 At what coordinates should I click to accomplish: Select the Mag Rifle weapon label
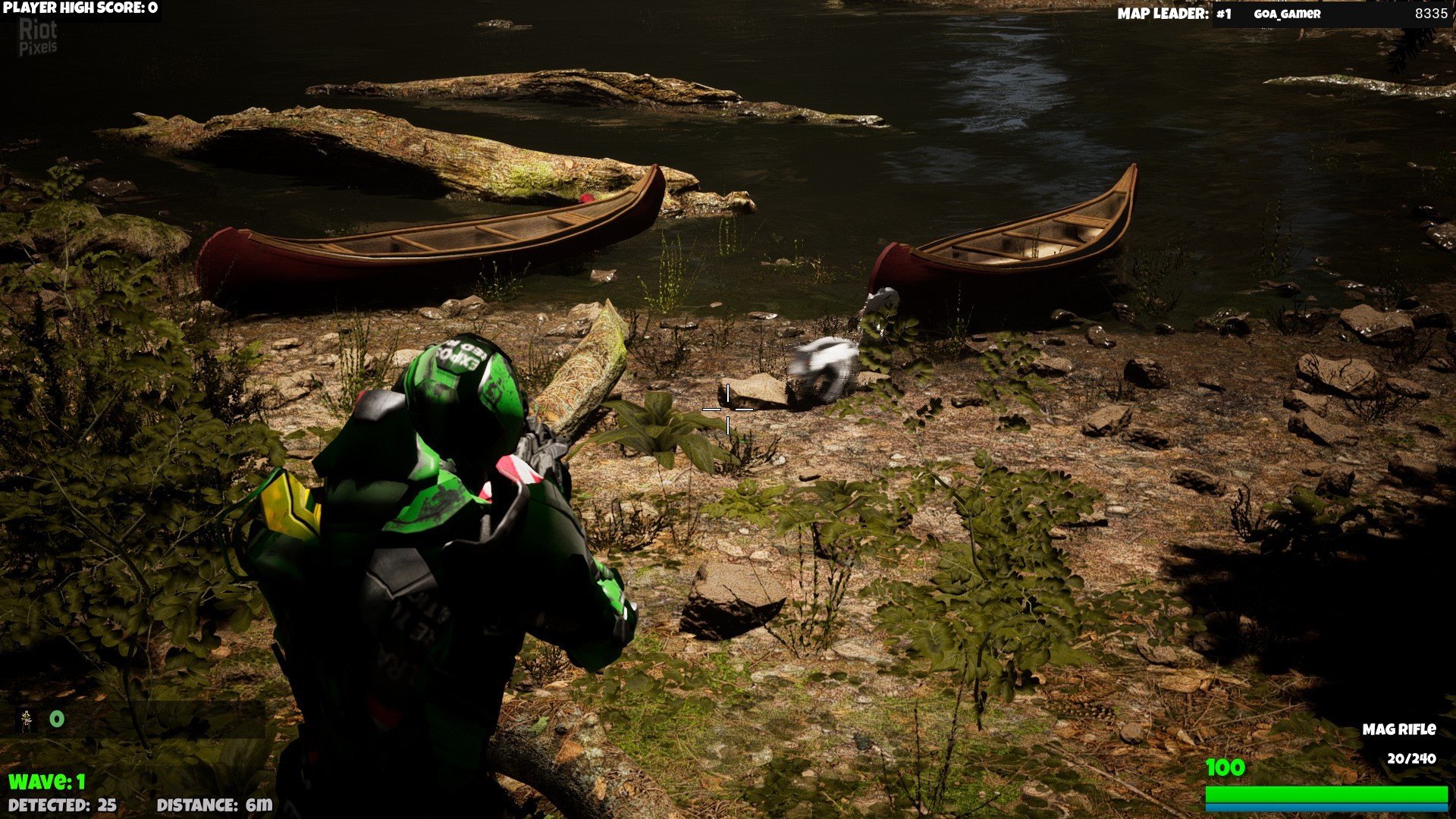(1398, 730)
